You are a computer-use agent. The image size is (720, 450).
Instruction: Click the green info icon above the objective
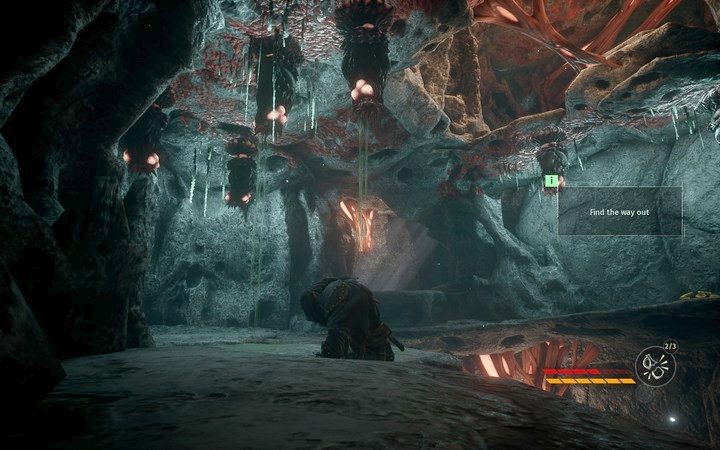click(550, 180)
